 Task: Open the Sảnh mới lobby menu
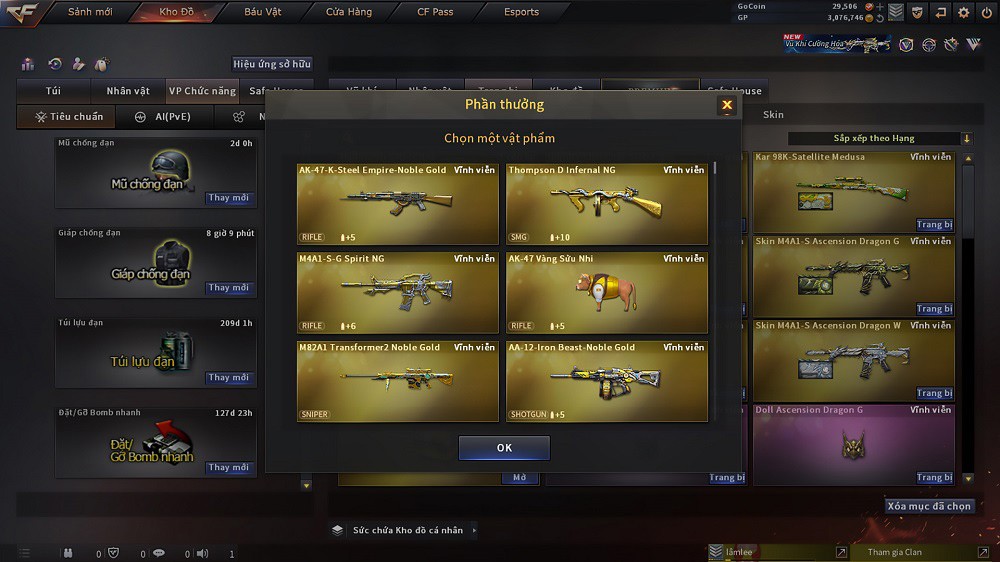pos(89,12)
